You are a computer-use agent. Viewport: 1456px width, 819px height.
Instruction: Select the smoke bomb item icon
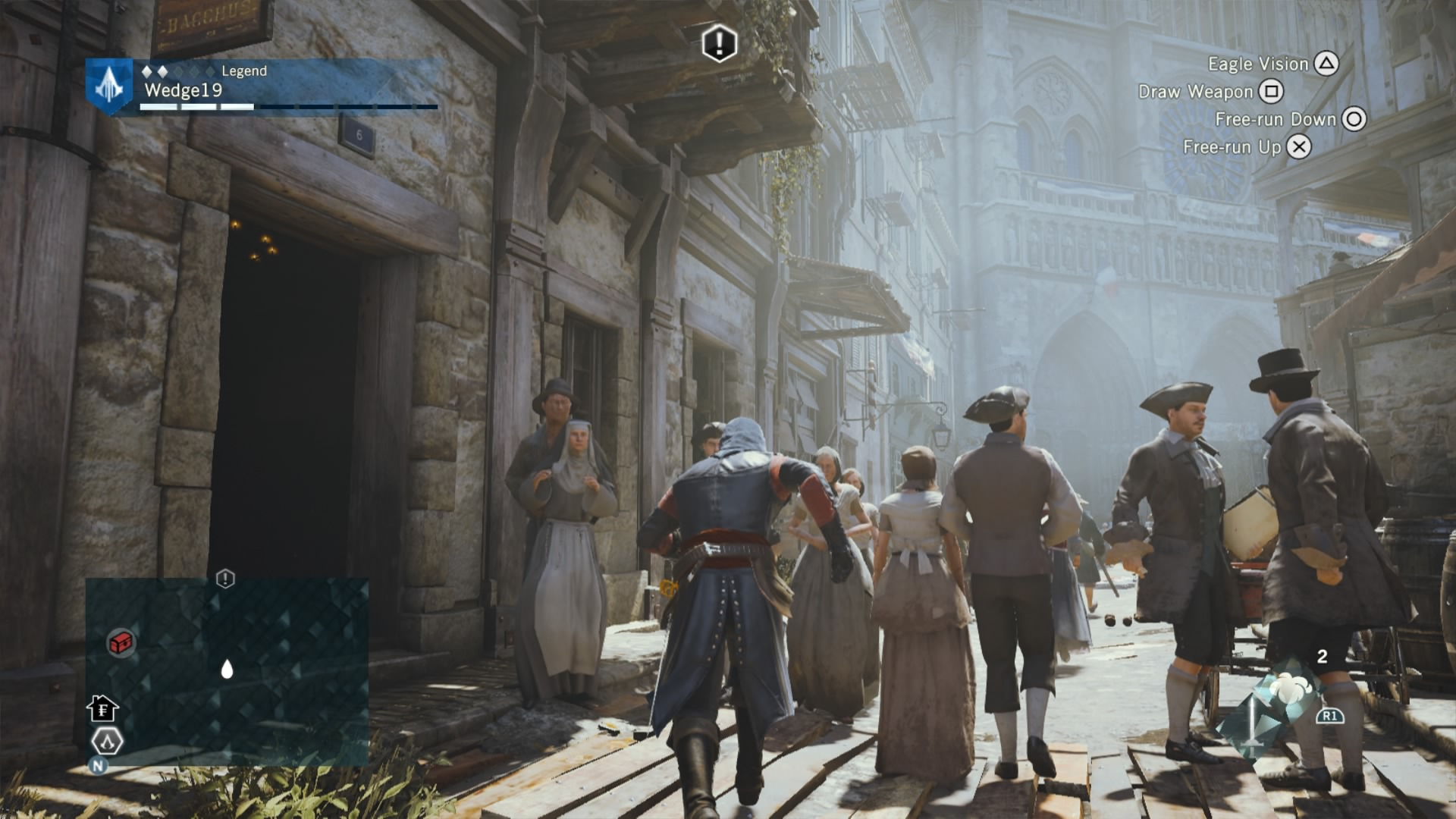(x=1285, y=688)
